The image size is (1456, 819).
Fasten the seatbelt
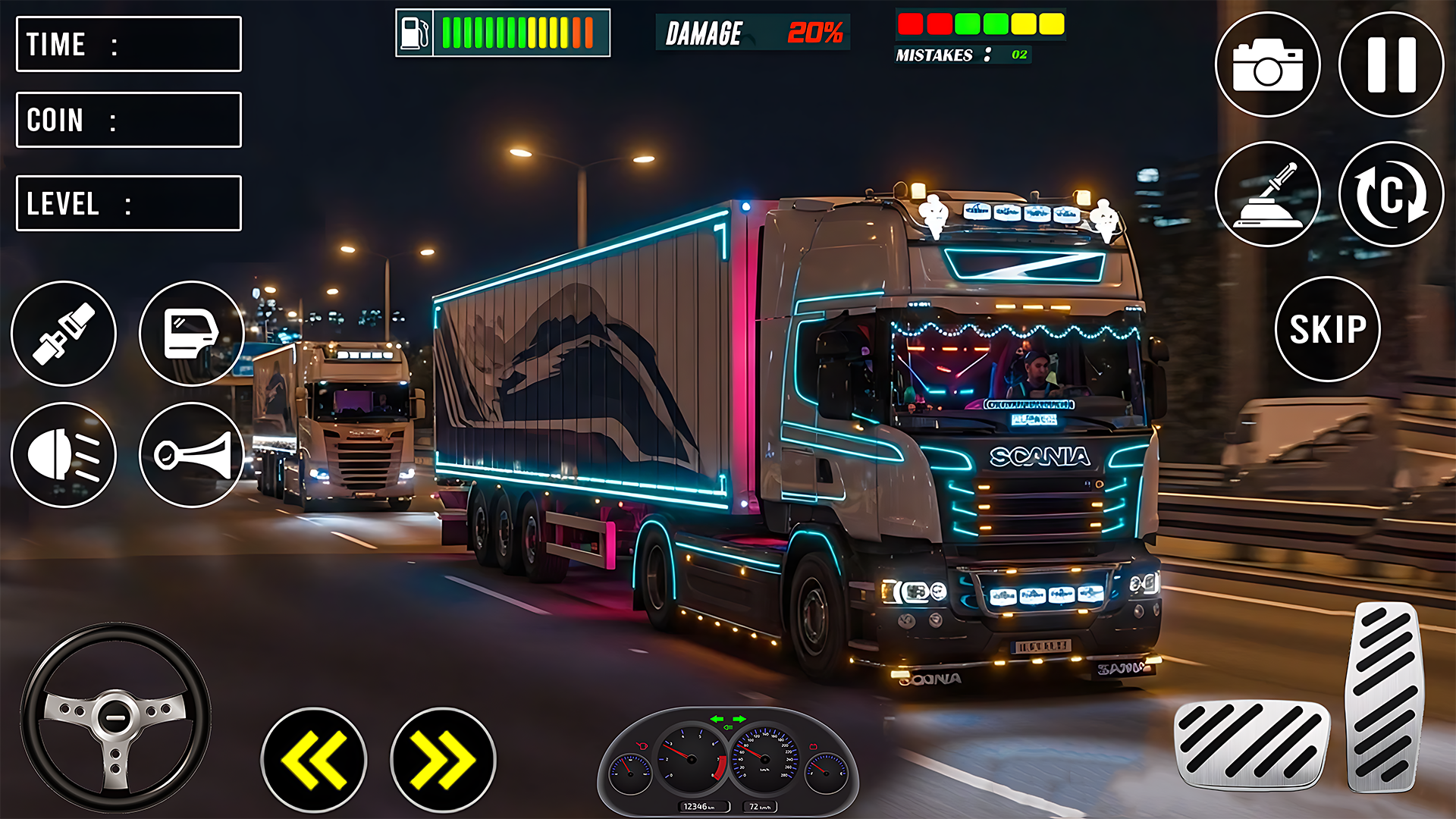coord(64,334)
